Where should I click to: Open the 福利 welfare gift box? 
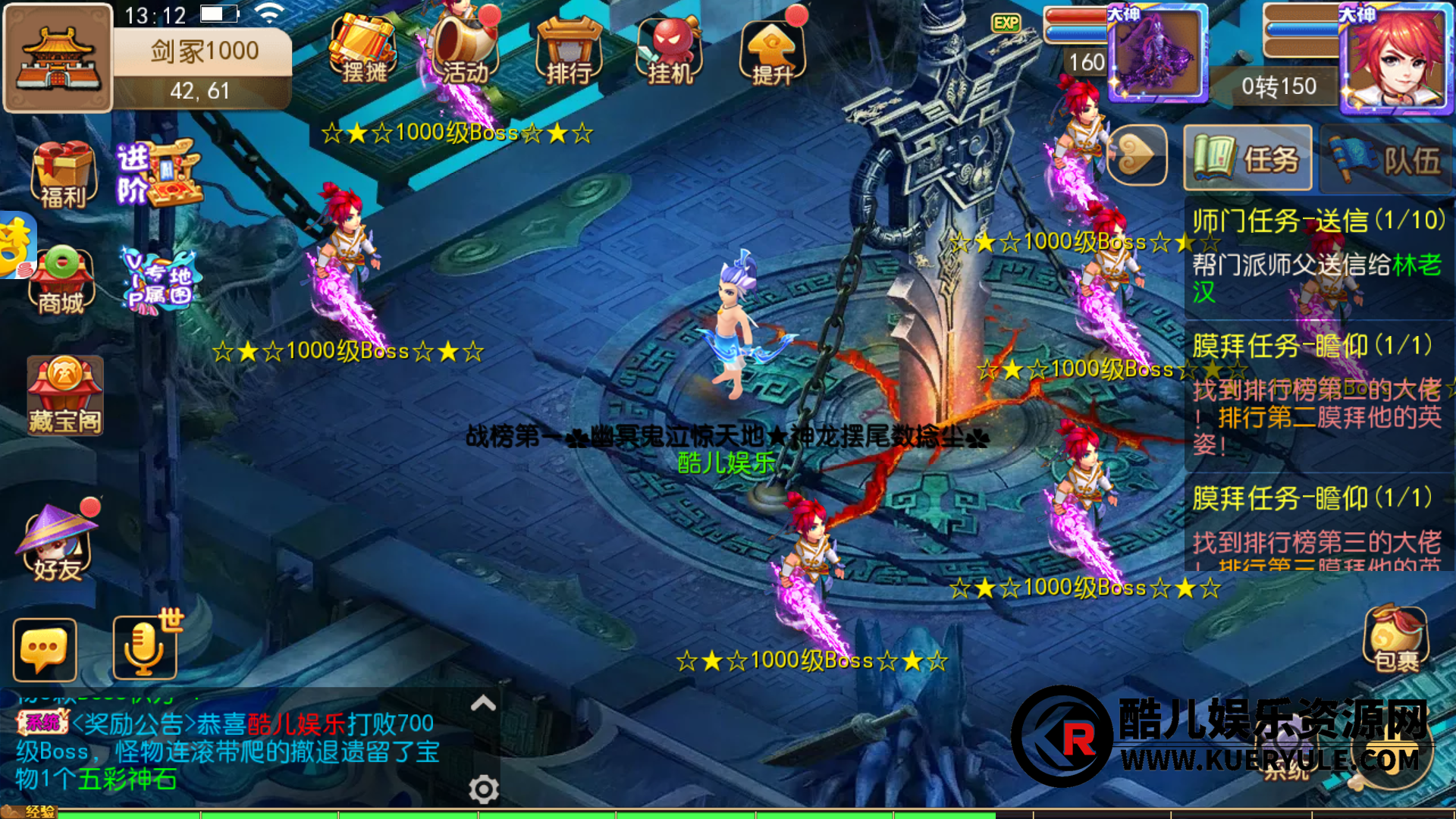click(63, 174)
